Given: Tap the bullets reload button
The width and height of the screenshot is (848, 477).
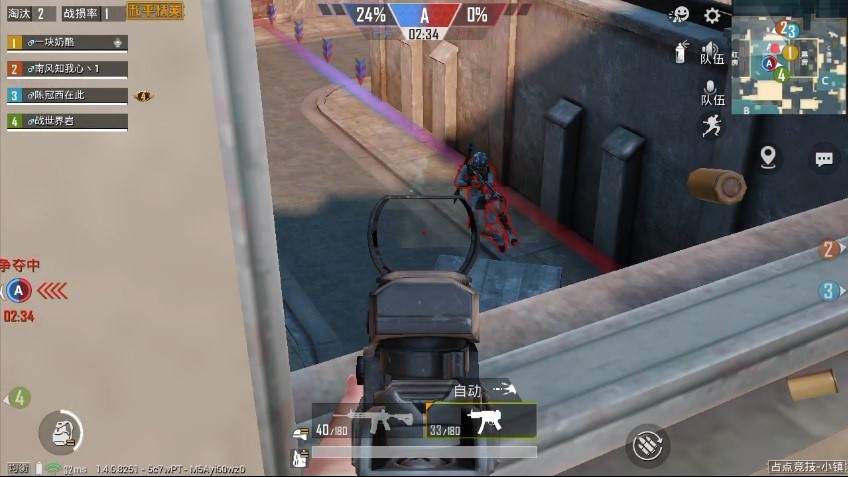Looking at the screenshot, I should click(647, 444).
